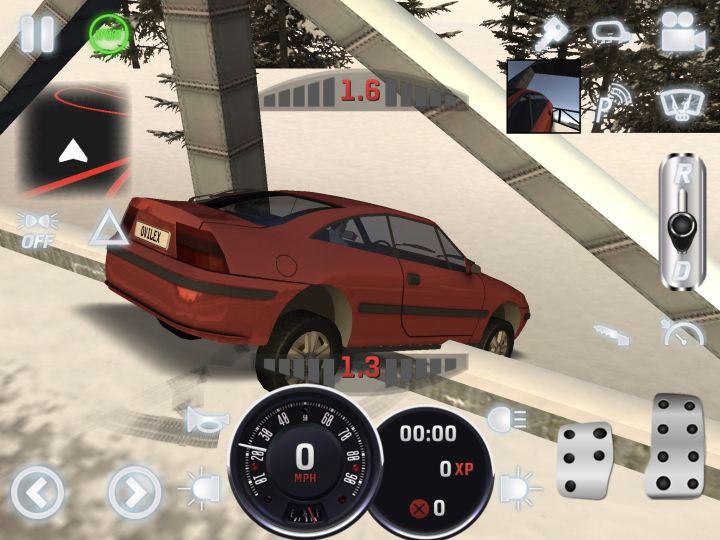
Task: Activate the windshield wipers icon
Action: click(683, 101)
